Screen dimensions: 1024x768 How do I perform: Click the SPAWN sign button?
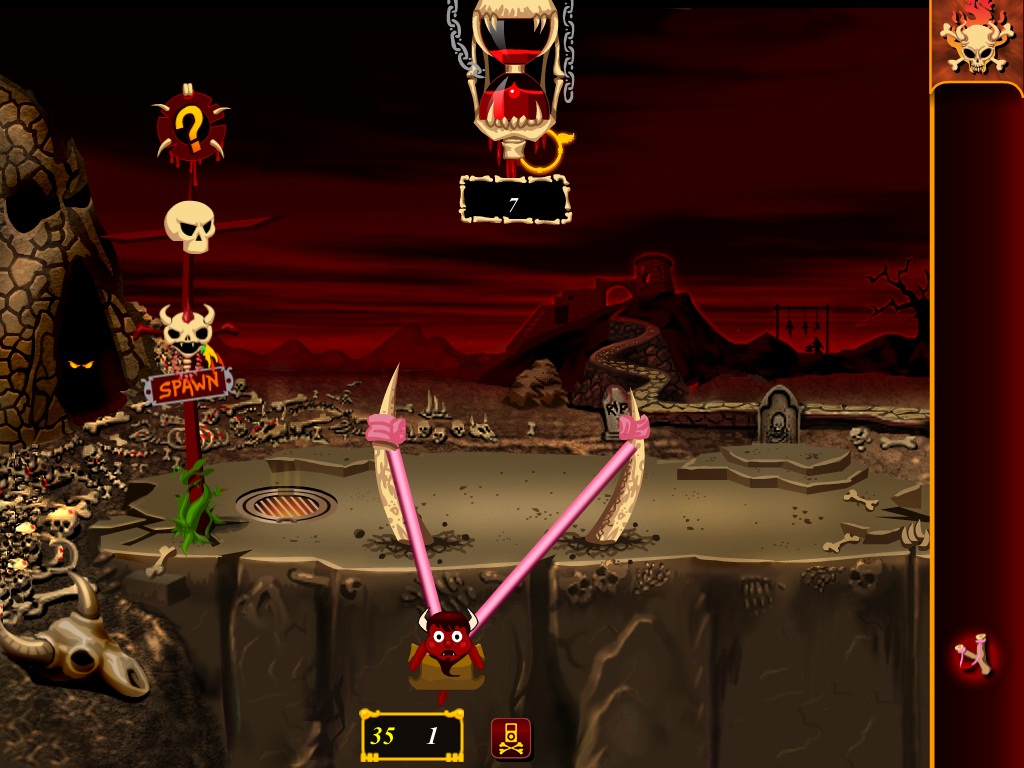188,387
